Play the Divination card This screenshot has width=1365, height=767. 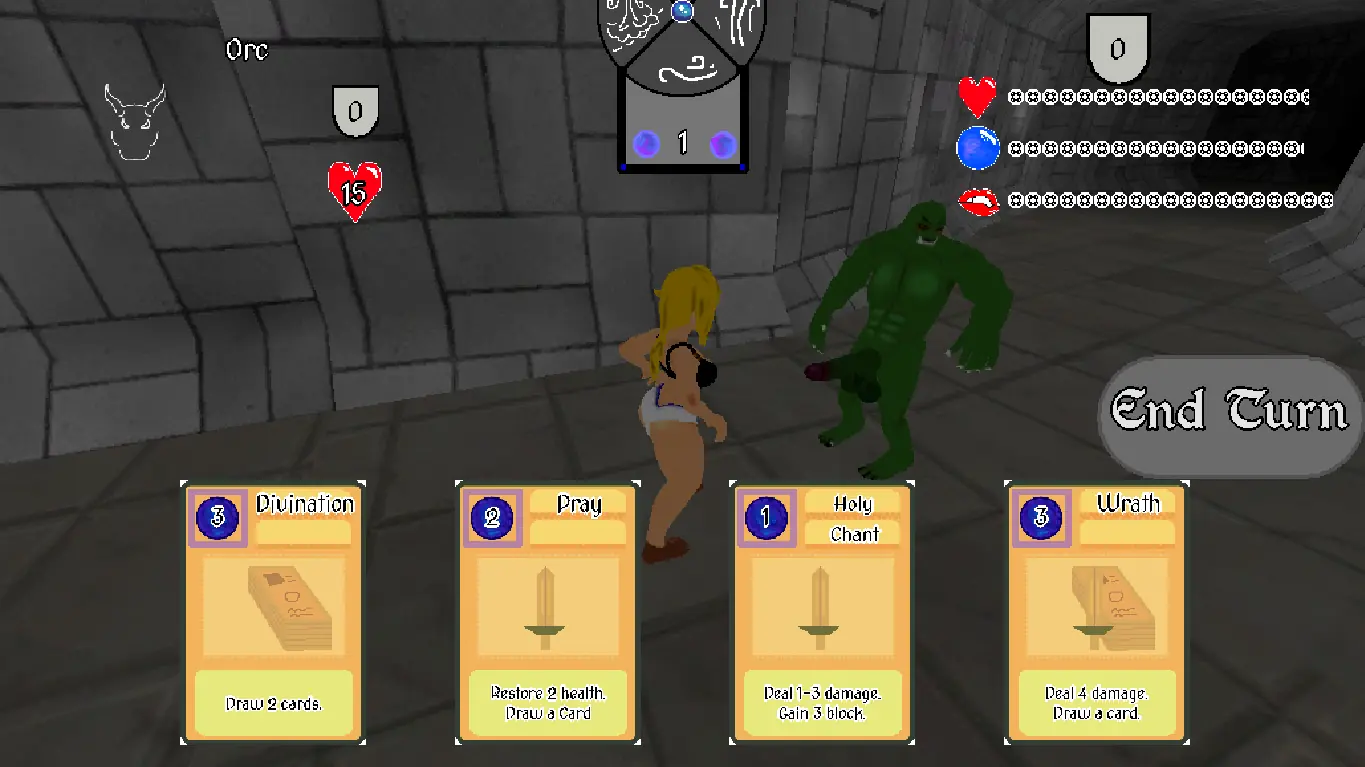pyautogui.click(x=273, y=612)
